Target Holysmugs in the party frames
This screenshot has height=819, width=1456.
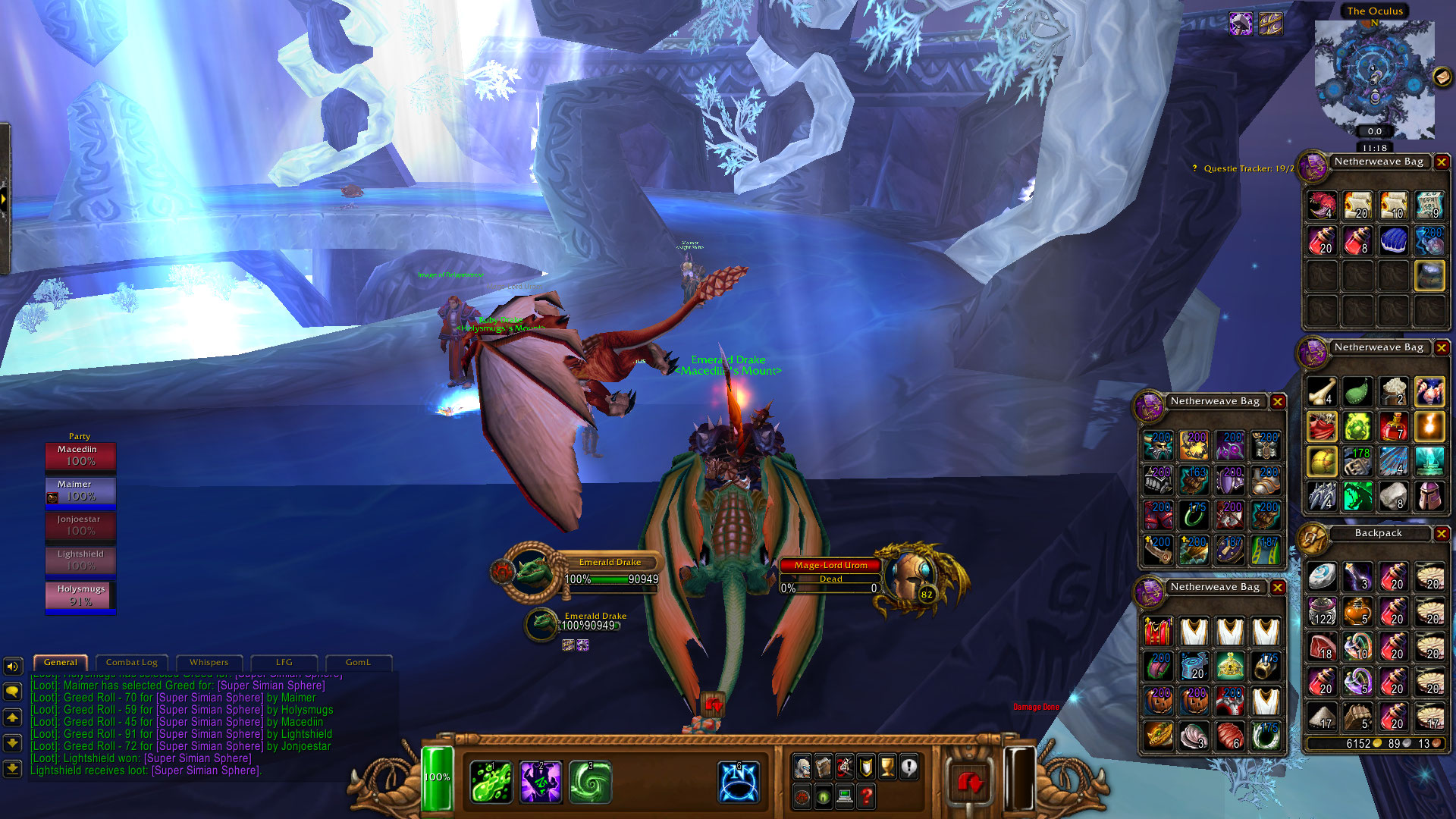pyautogui.click(x=80, y=595)
